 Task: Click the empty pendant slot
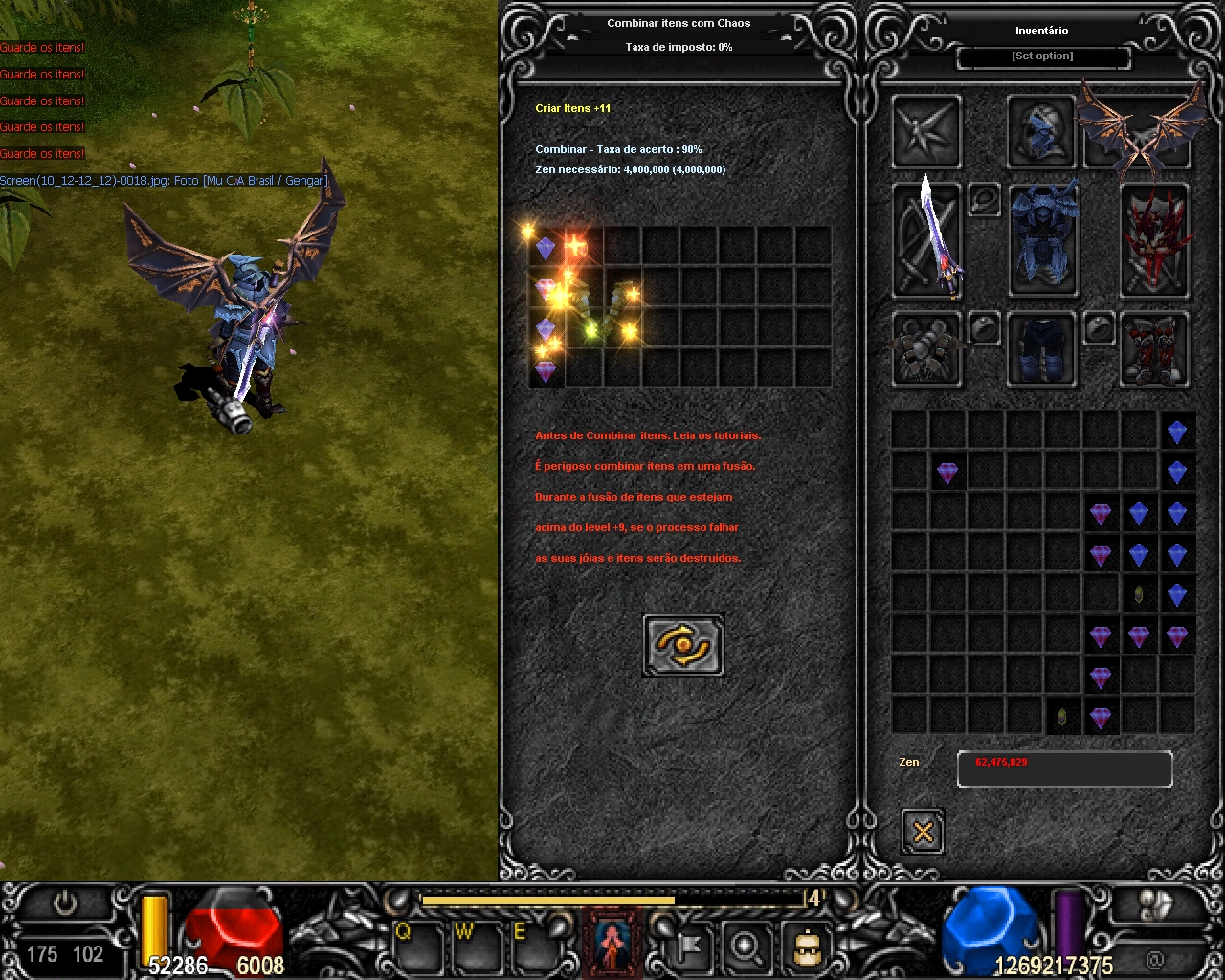[984, 199]
